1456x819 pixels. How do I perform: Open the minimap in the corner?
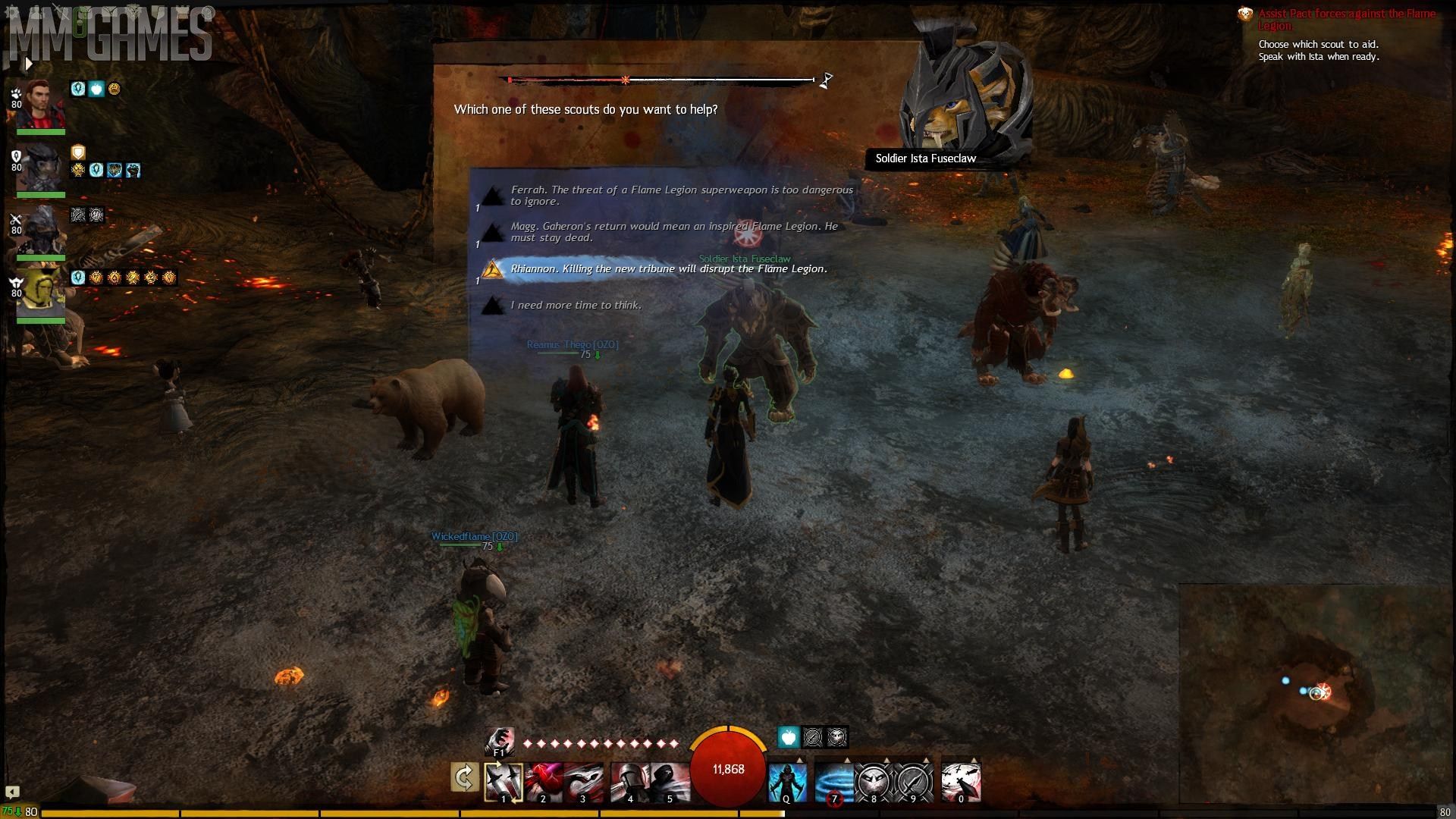click(x=1316, y=692)
